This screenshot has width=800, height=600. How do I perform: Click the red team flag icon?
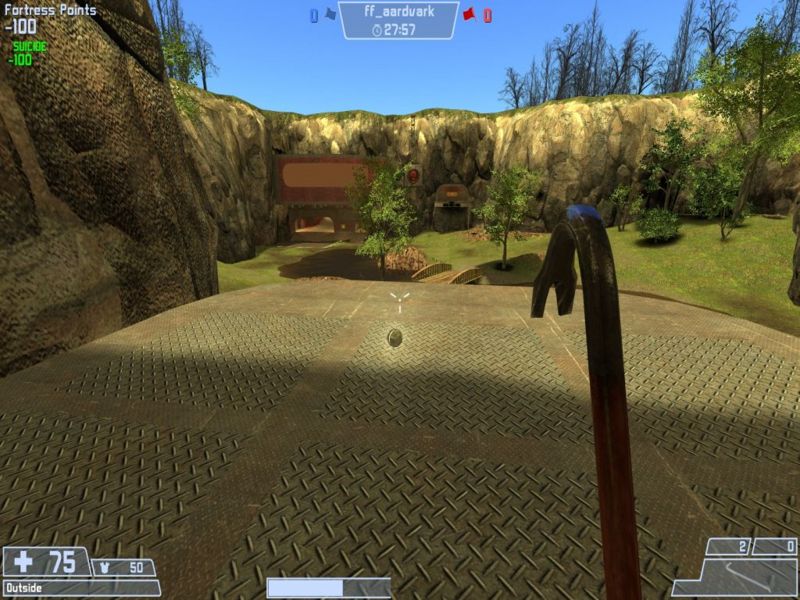(x=468, y=15)
